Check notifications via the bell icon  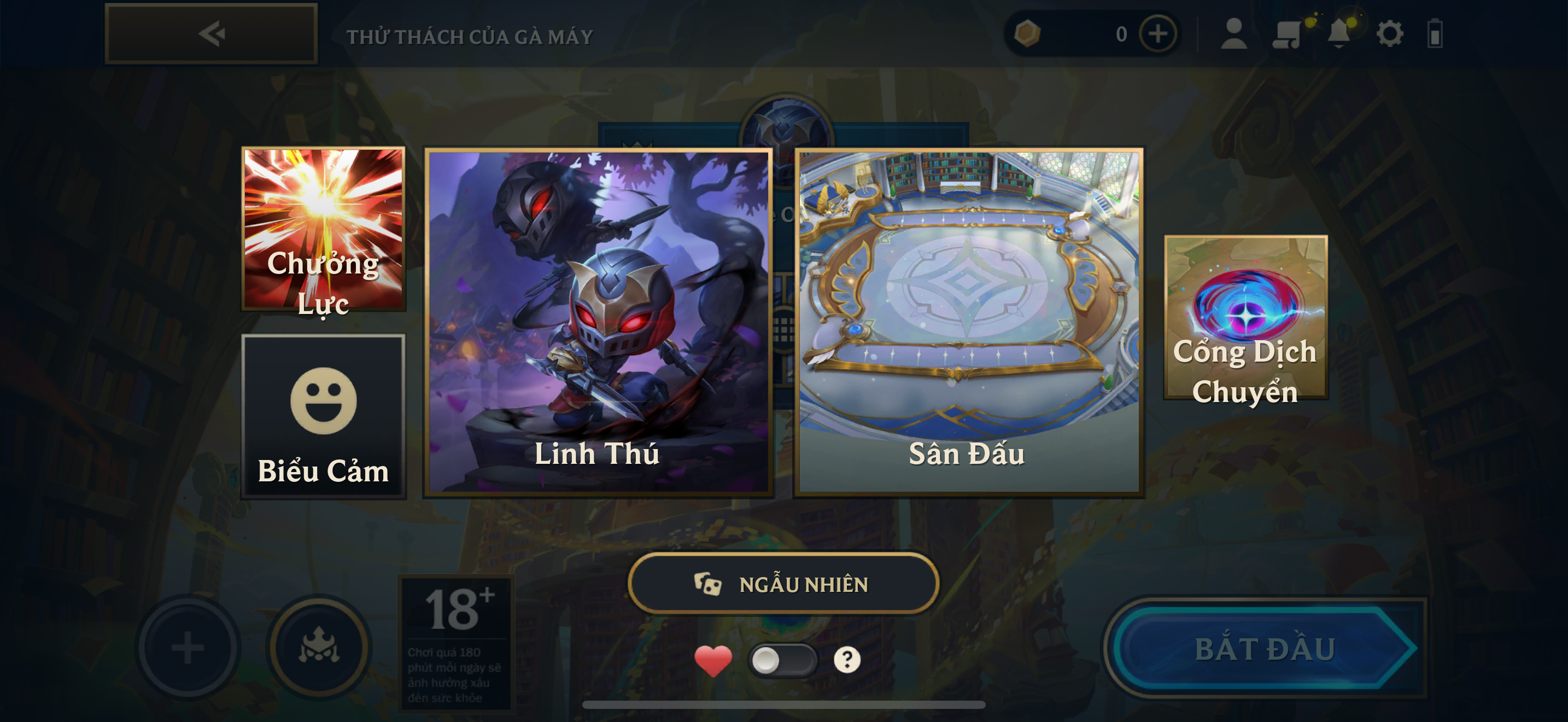tap(1338, 33)
